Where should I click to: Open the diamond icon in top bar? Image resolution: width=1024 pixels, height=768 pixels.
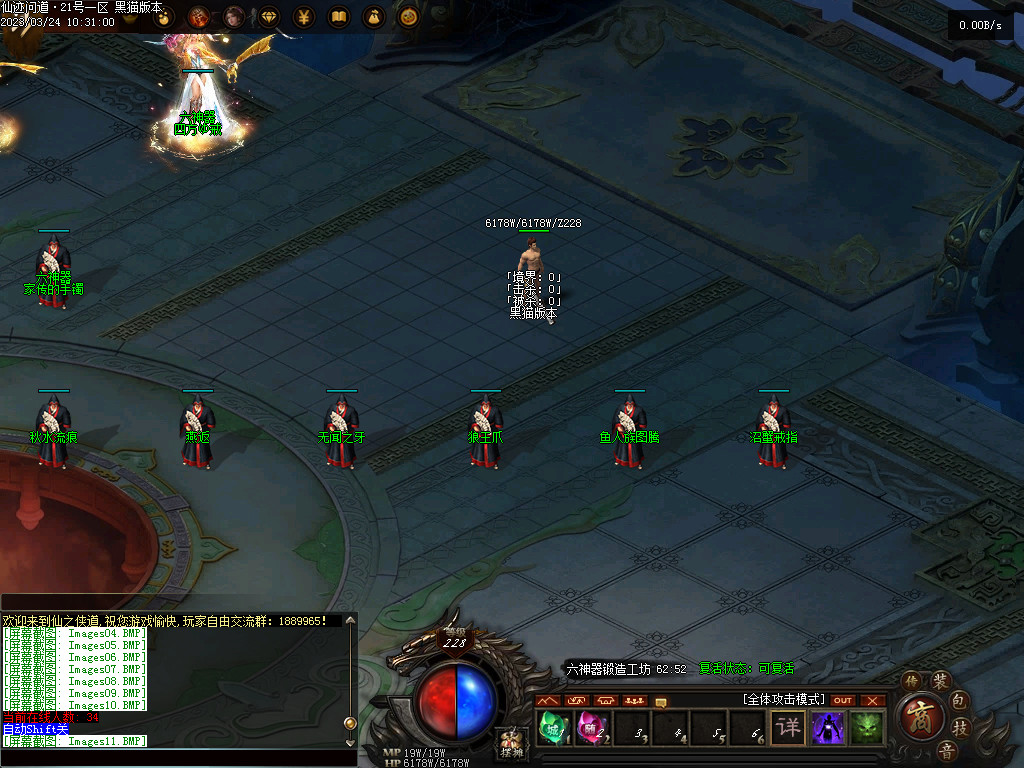268,16
